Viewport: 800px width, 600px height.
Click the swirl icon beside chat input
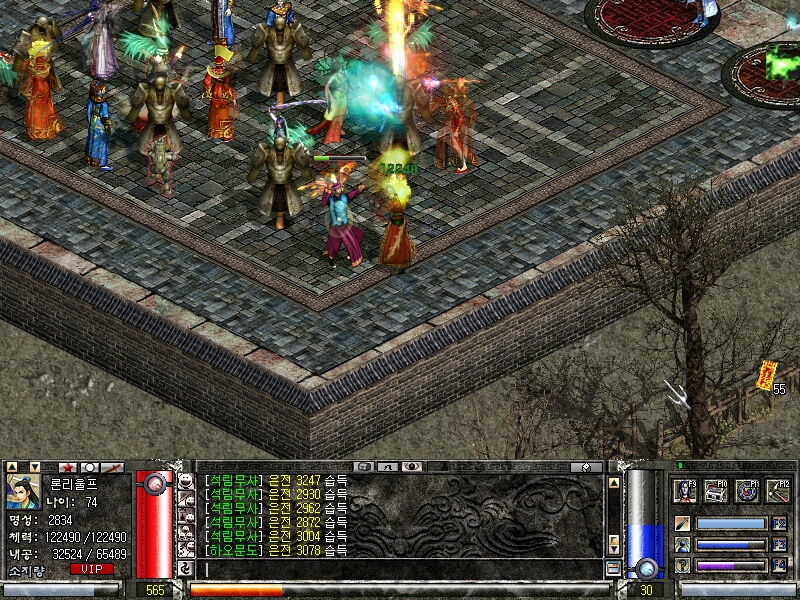pos(185,568)
